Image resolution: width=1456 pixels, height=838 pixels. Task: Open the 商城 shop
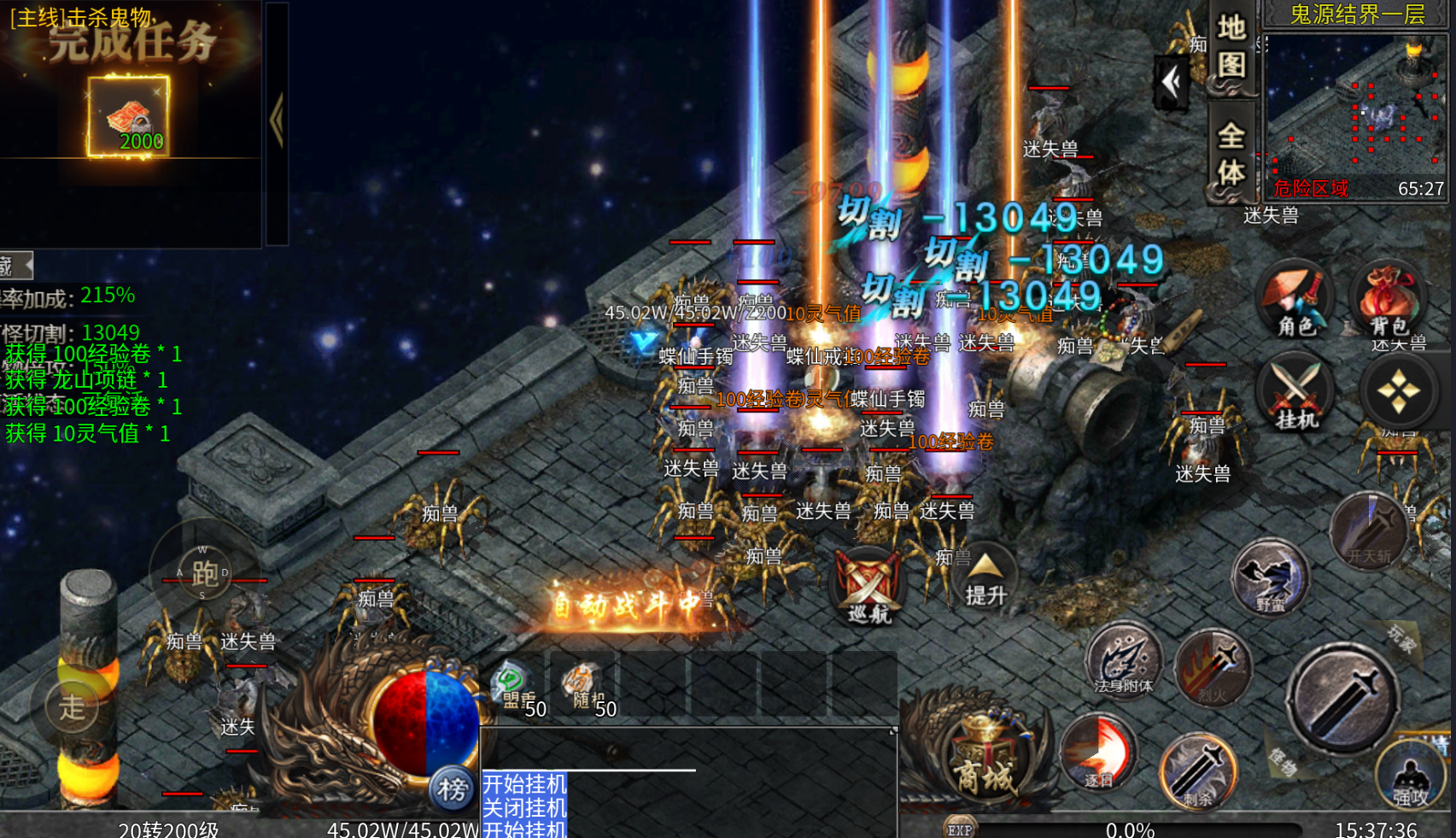(x=985, y=761)
